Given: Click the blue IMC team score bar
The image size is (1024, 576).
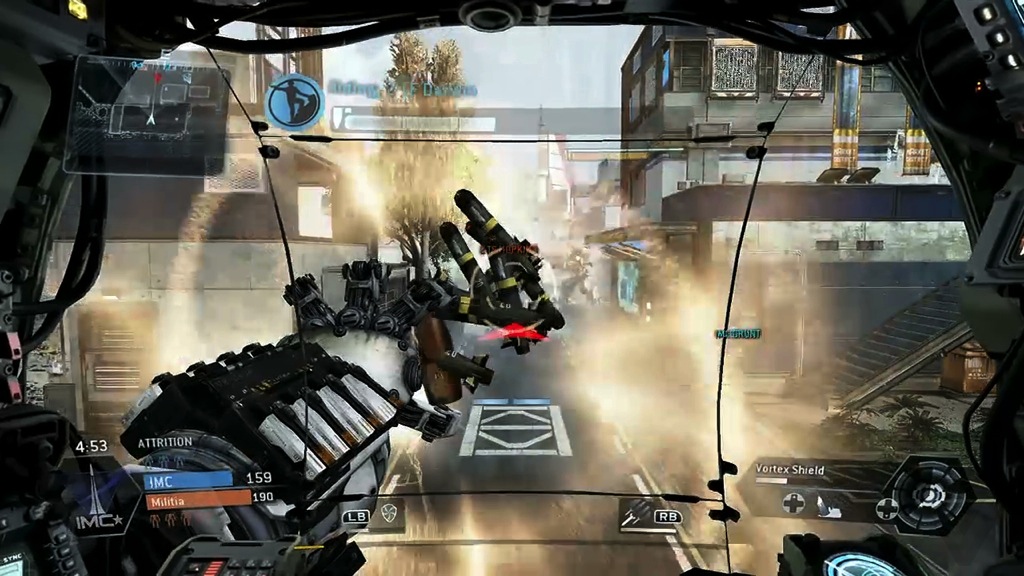Looking at the screenshot, I should click(x=190, y=479).
